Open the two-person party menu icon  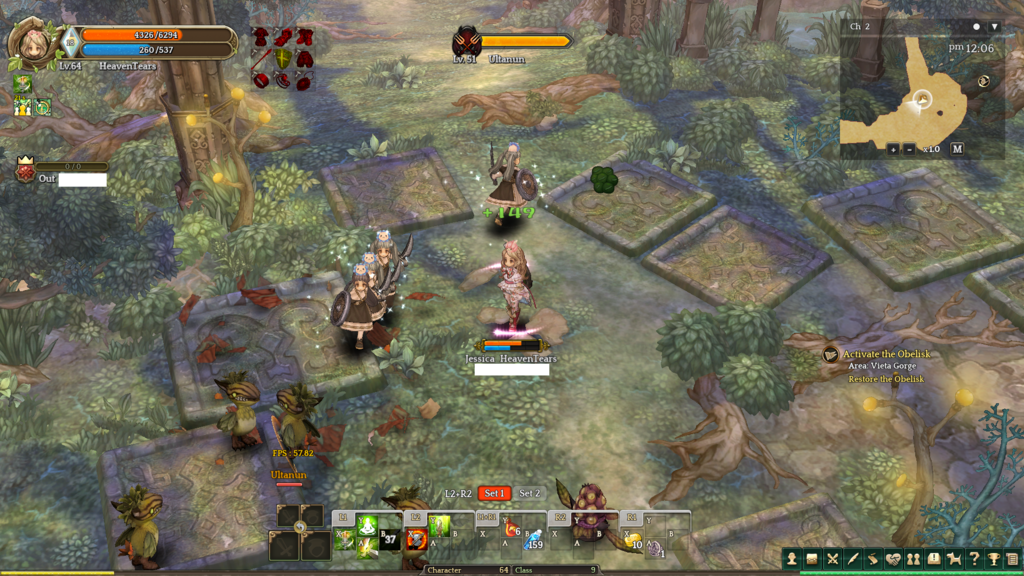click(913, 559)
